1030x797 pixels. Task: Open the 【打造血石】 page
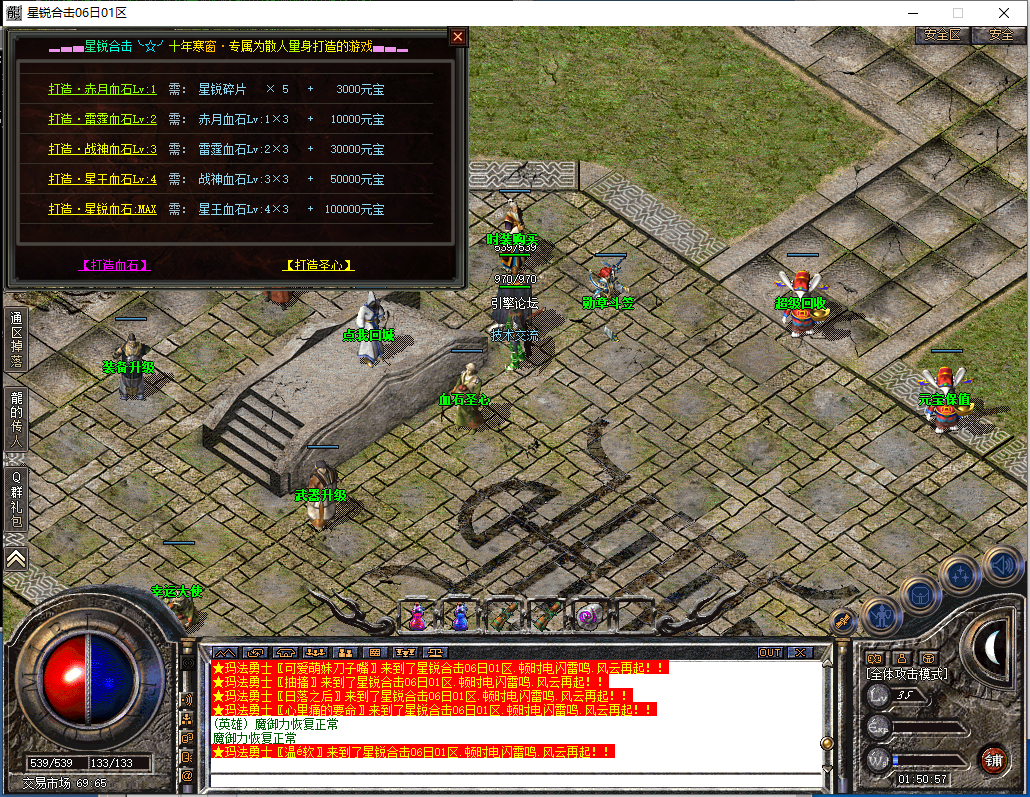tap(114, 265)
